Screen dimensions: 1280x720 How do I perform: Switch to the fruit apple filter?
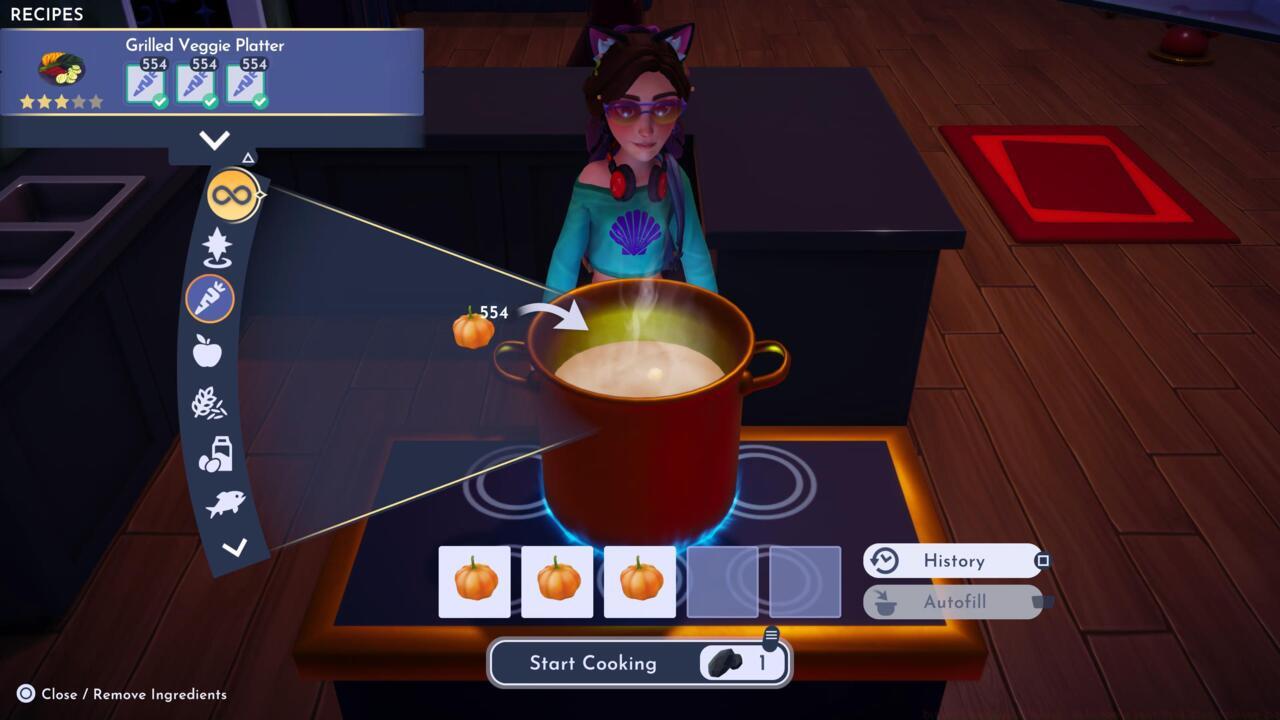pyautogui.click(x=207, y=351)
